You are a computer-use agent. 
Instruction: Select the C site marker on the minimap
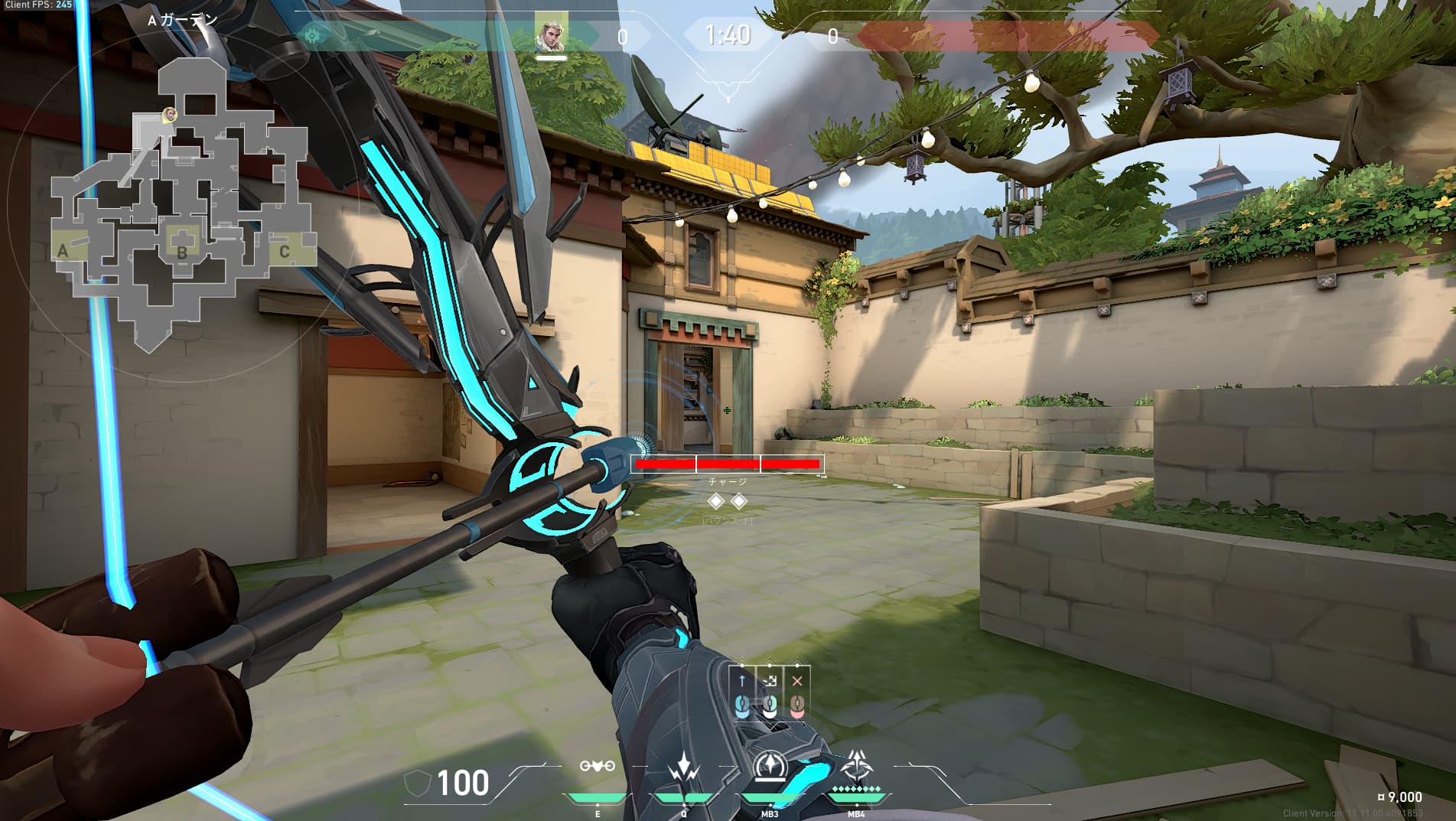[x=285, y=251]
